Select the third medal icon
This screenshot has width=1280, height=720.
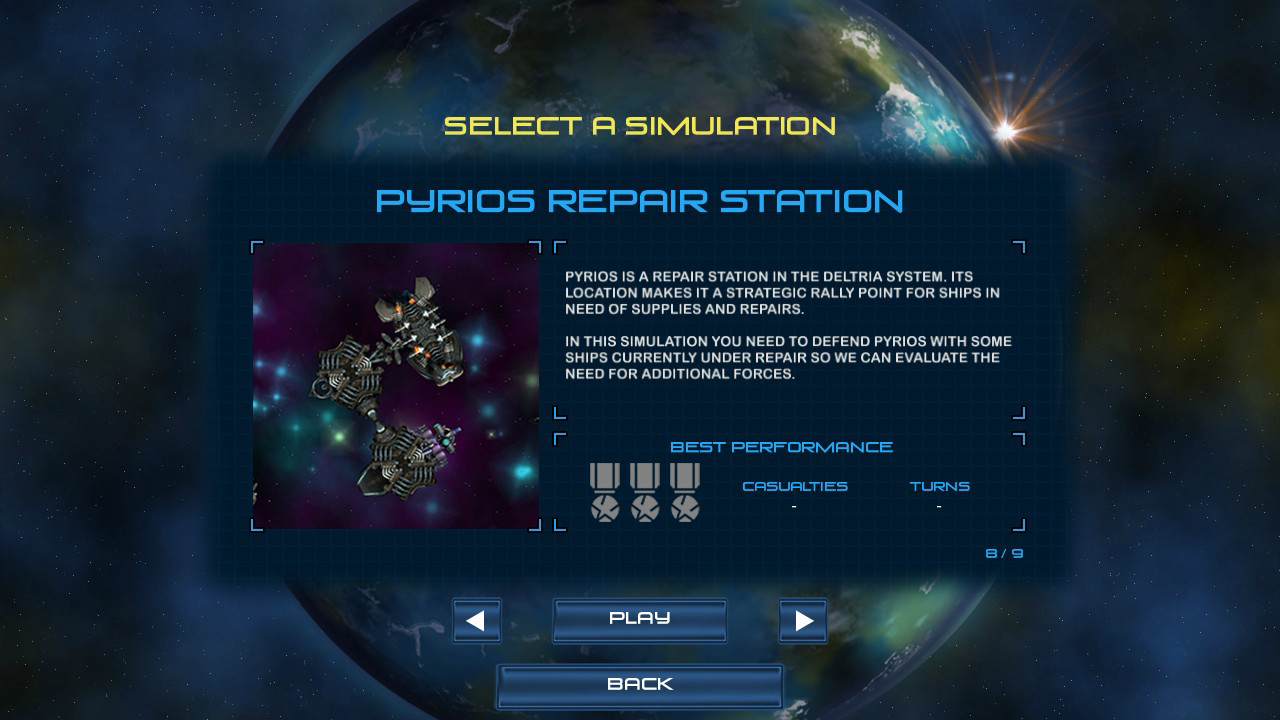(x=686, y=490)
